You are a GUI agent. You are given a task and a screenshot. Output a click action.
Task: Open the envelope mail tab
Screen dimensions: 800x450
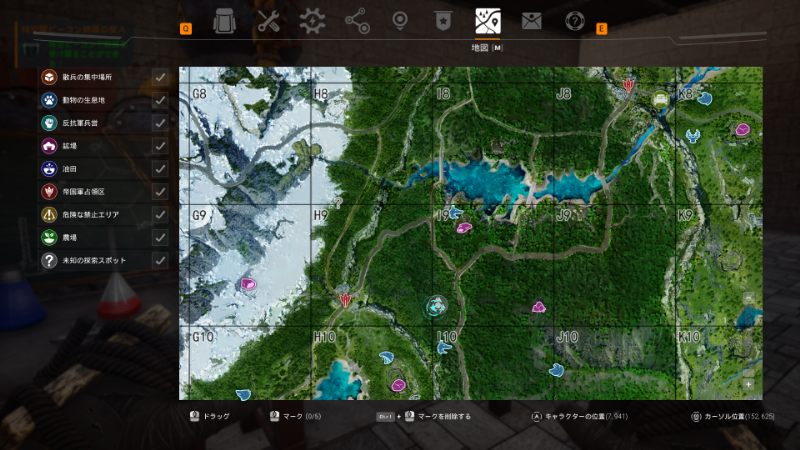coord(531,20)
